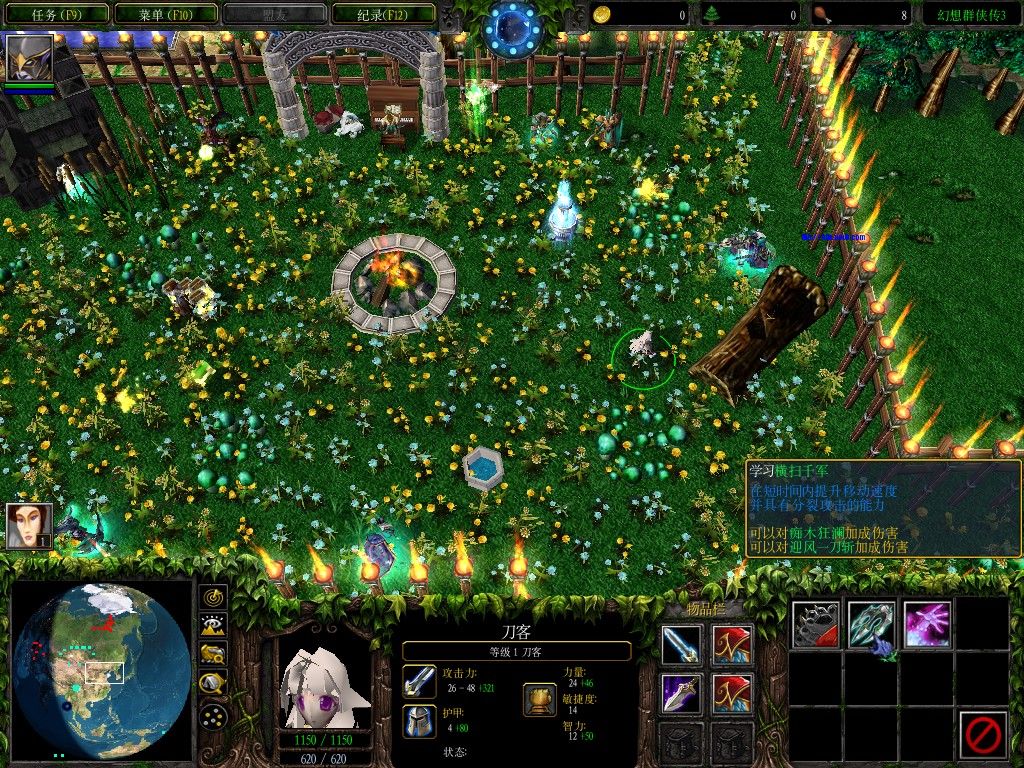Viewport: 1024px width, 768px height.
Task: Select the lower red cloak inventory item
Action: point(732,693)
